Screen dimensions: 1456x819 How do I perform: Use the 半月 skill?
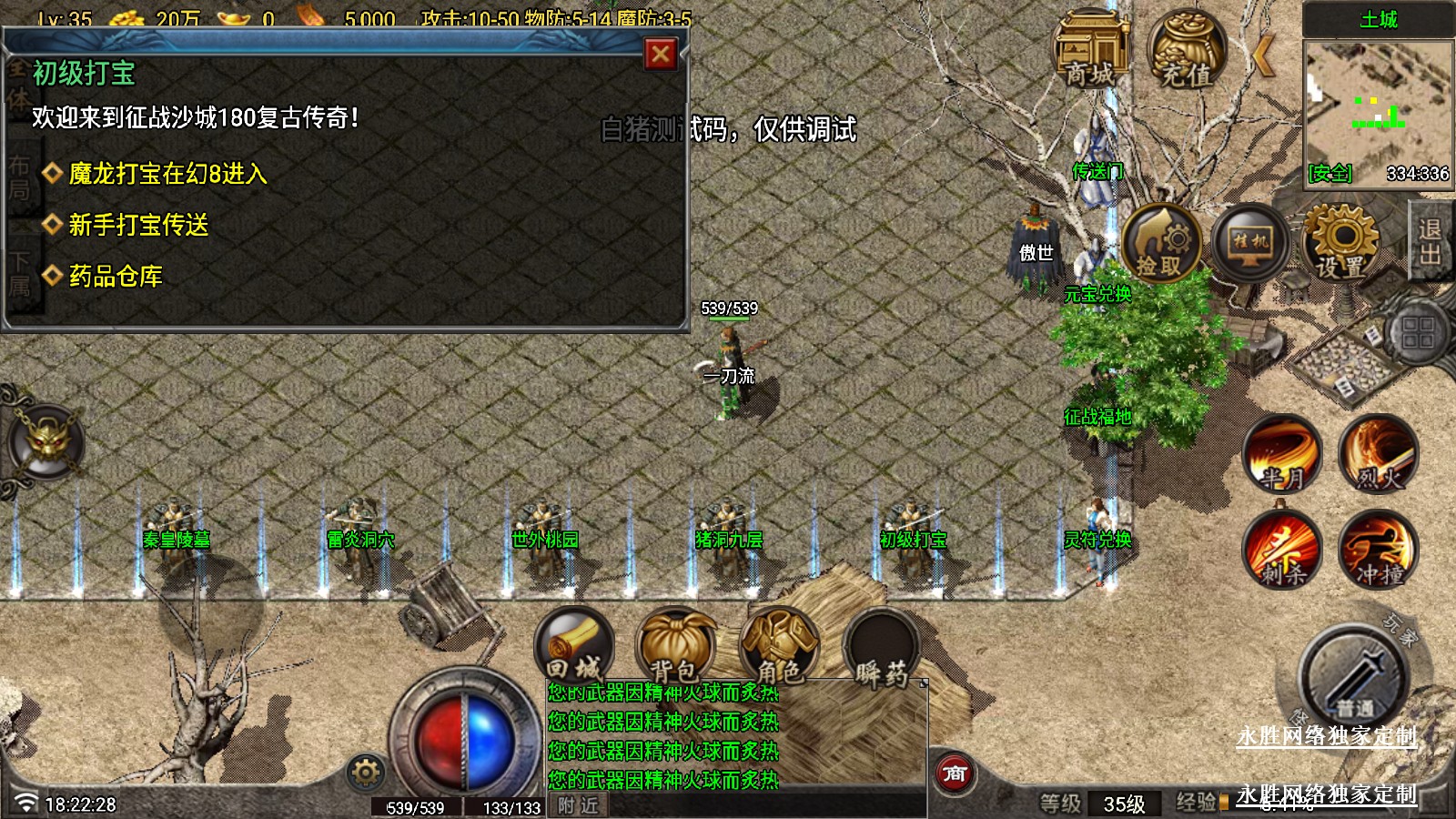(x=1283, y=454)
